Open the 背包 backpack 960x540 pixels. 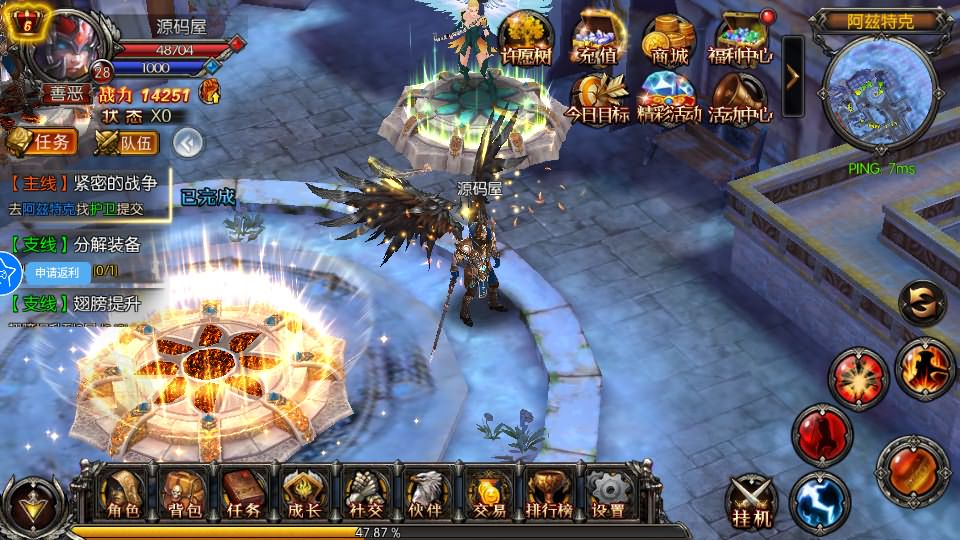pos(184,495)
